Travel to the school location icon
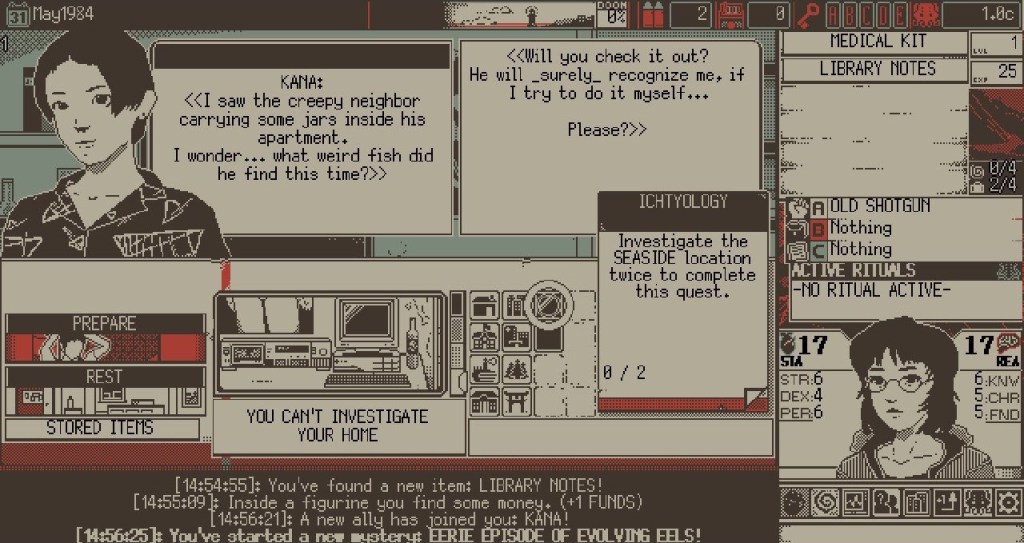Image resolution: width=1024 pixels, height=543 pixels. coord(484,338)
